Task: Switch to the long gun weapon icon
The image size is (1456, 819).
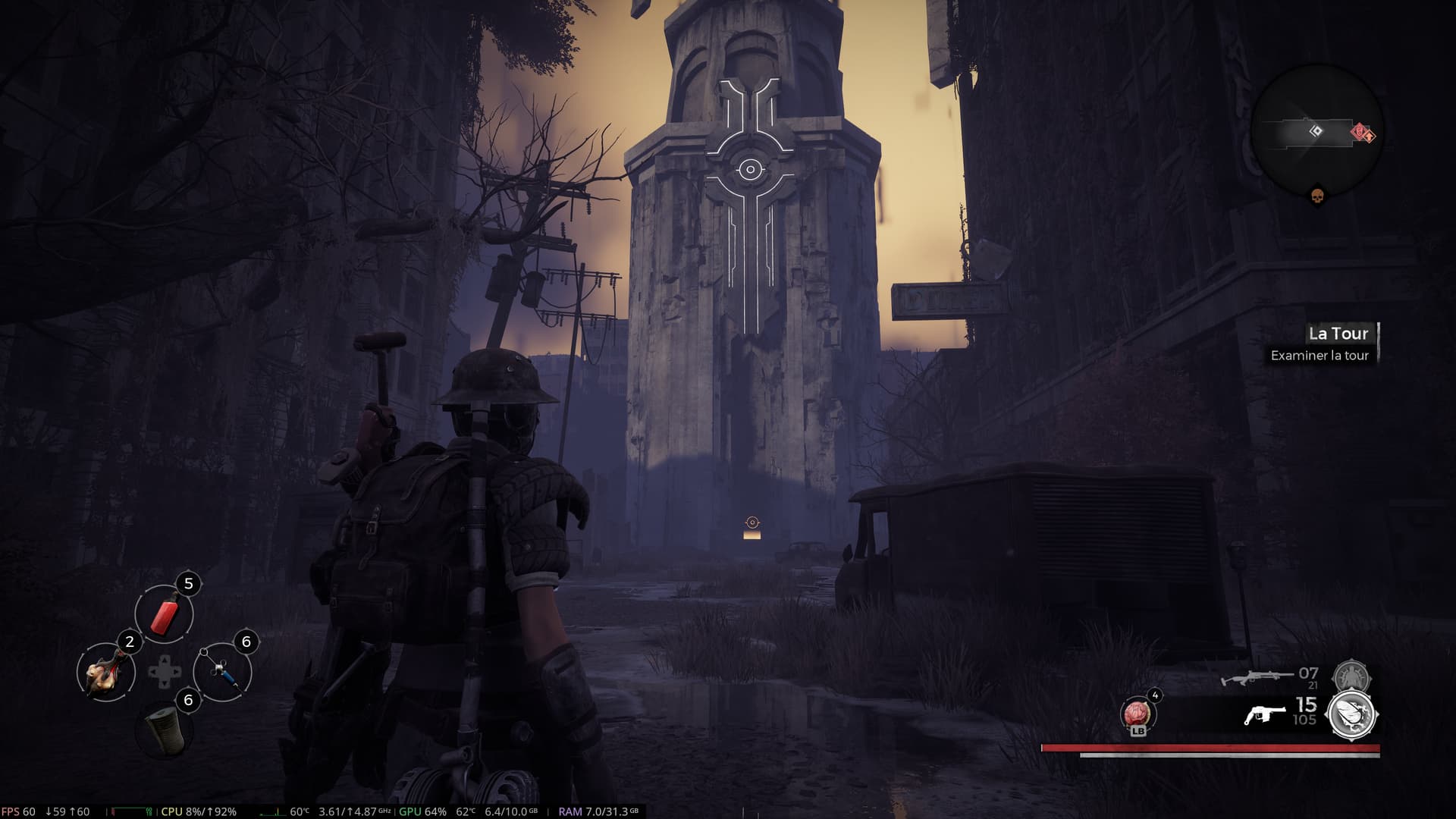Action: coord(1257,676)
